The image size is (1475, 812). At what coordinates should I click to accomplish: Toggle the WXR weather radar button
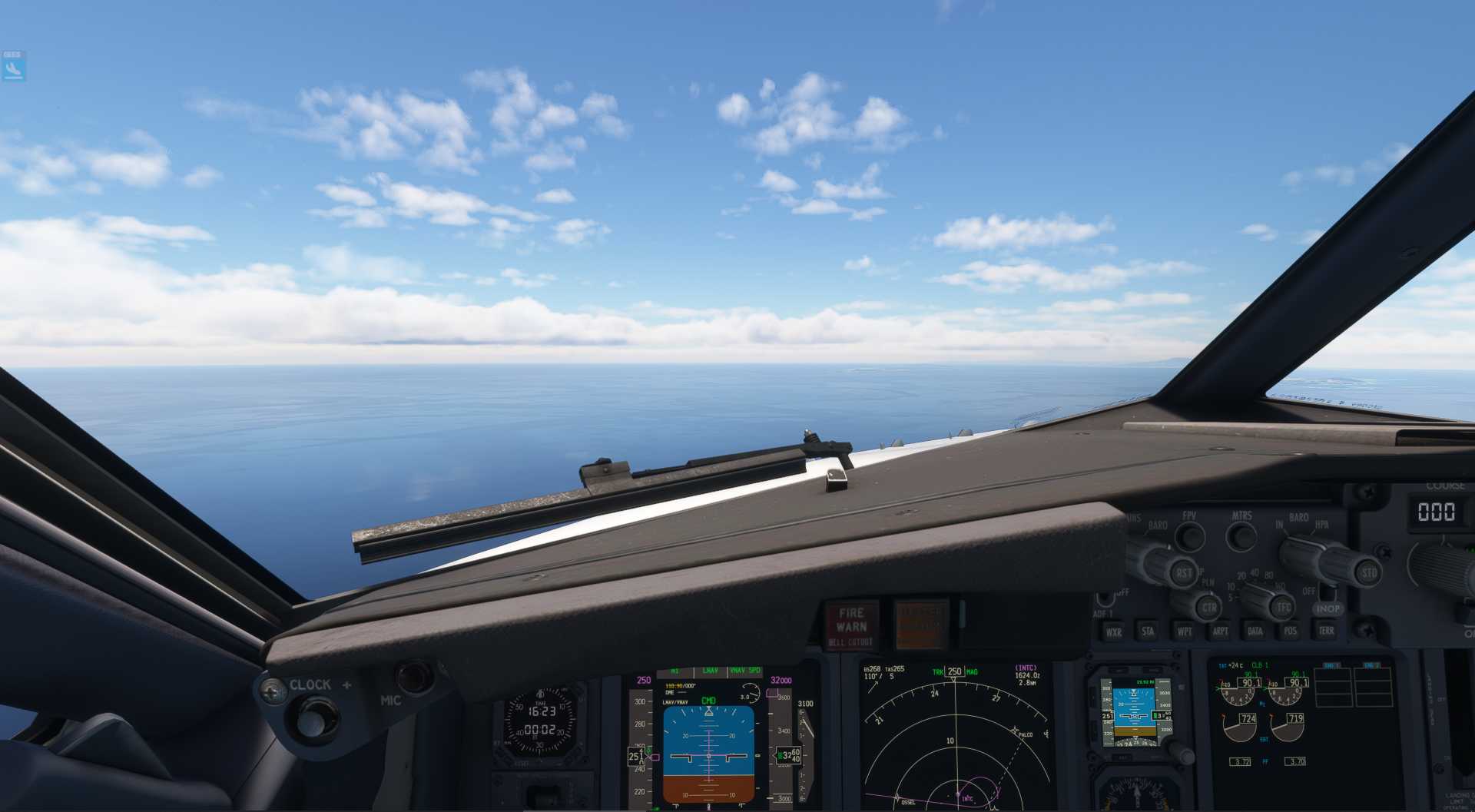[1113, 632]
